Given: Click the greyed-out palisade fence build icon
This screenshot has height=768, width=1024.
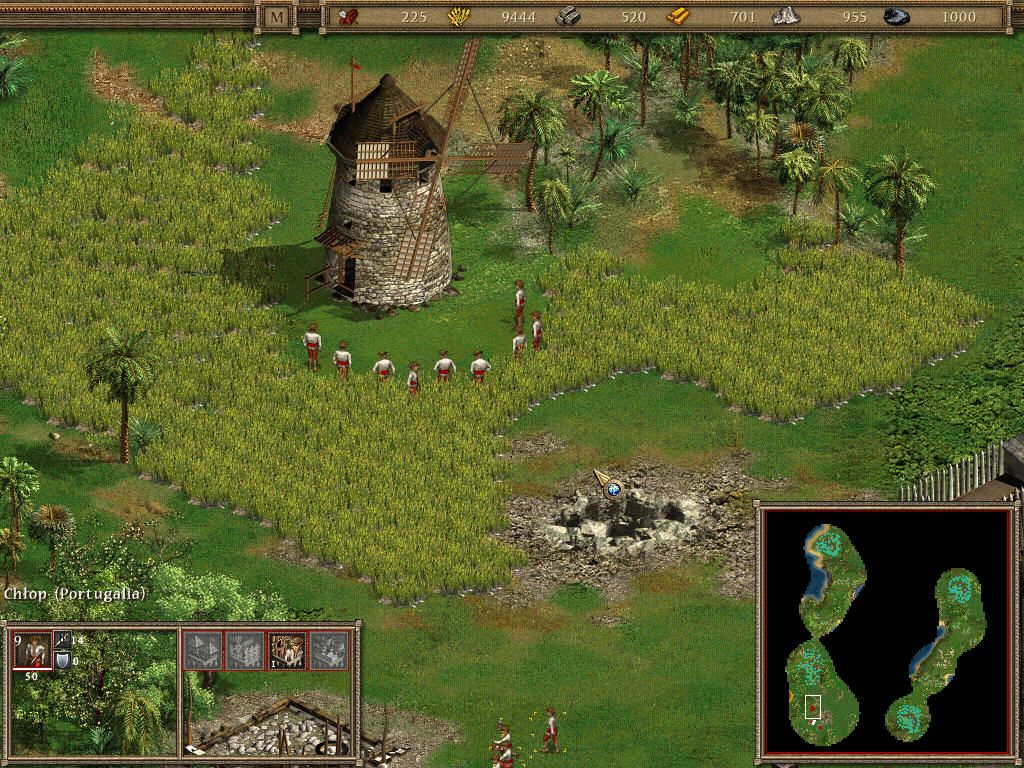Looking at the screenshot, I should coord(245,650).
